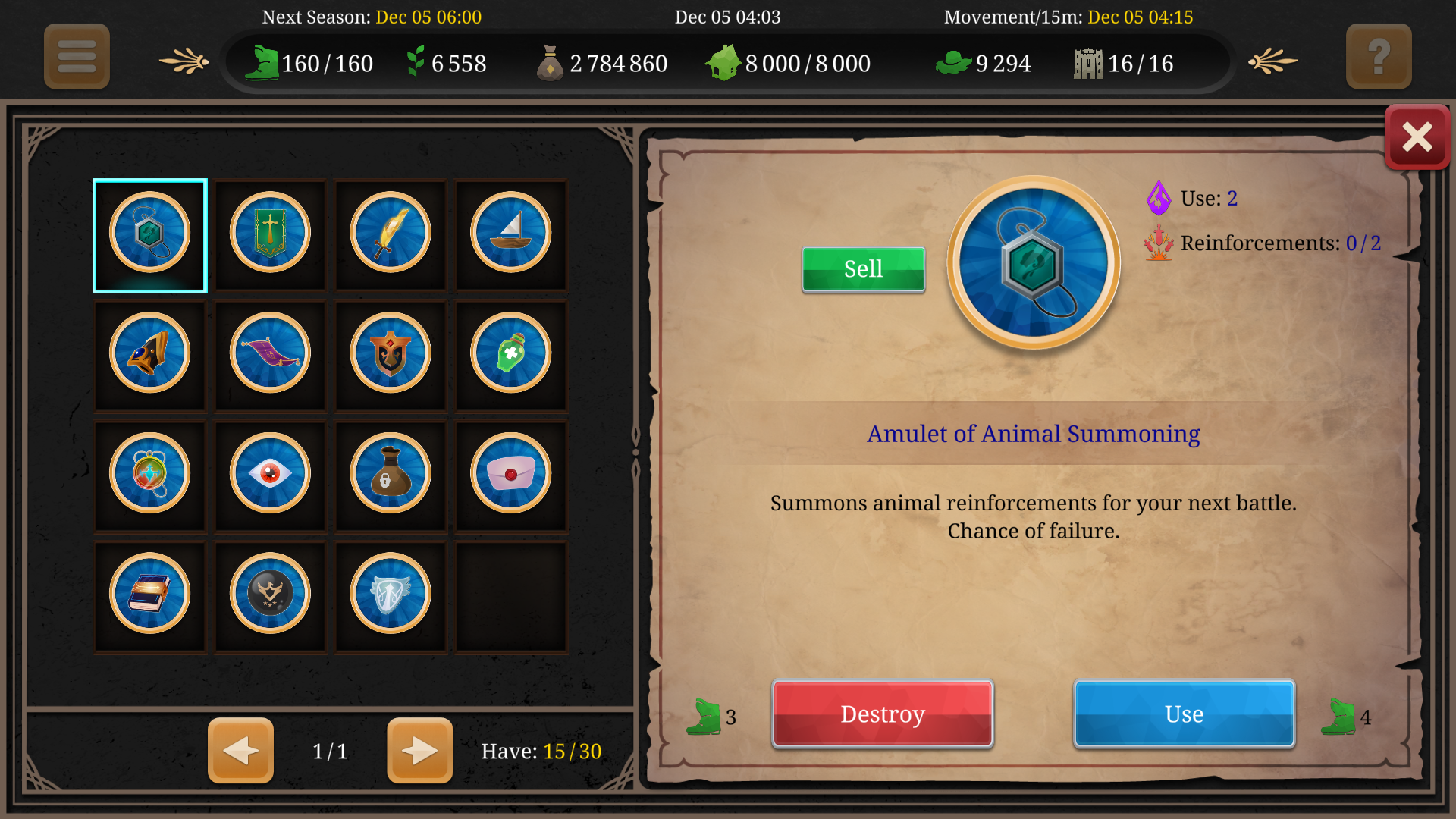Select the golden sword item
1456x819 pixels.
390,235
